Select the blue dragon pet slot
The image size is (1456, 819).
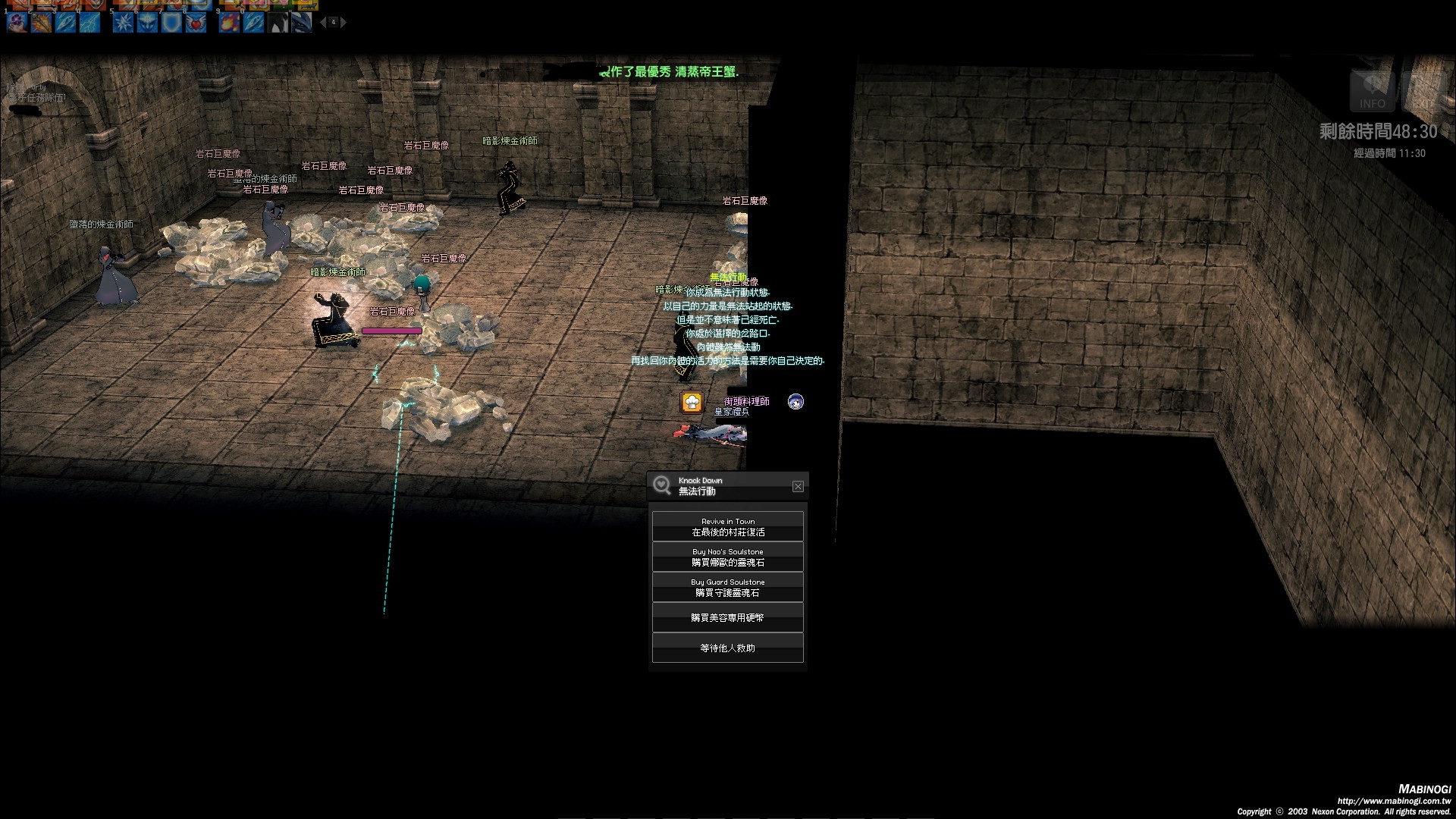tap(302, 23)
